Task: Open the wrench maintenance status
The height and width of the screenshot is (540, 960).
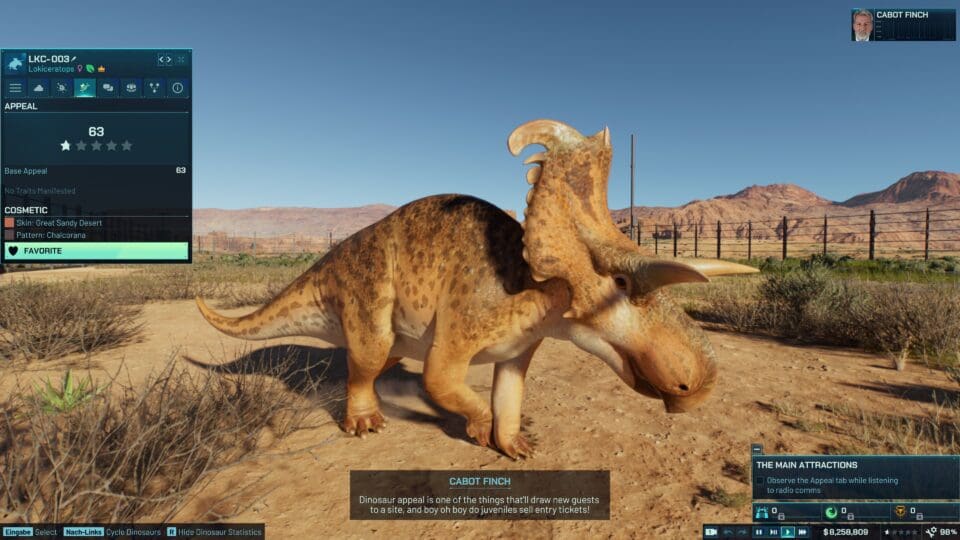Action: [932, 532]
